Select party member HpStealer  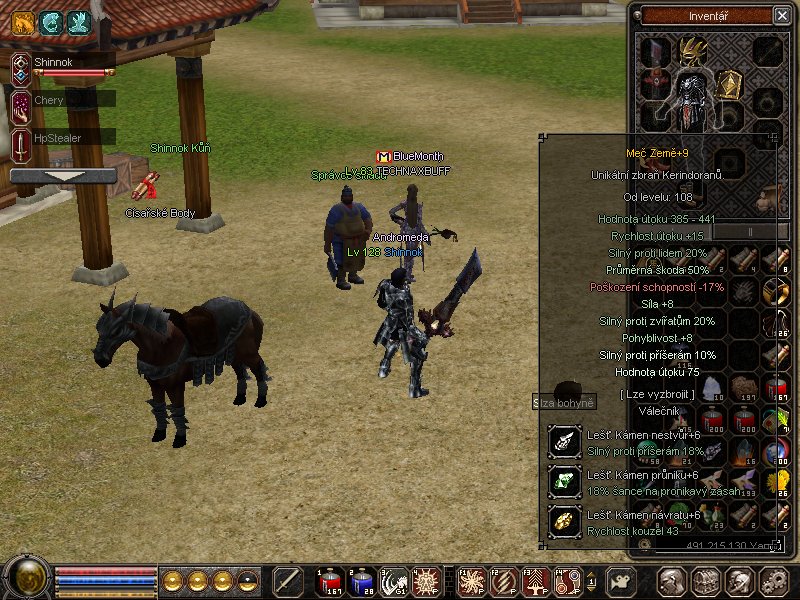tap(60, 138)
